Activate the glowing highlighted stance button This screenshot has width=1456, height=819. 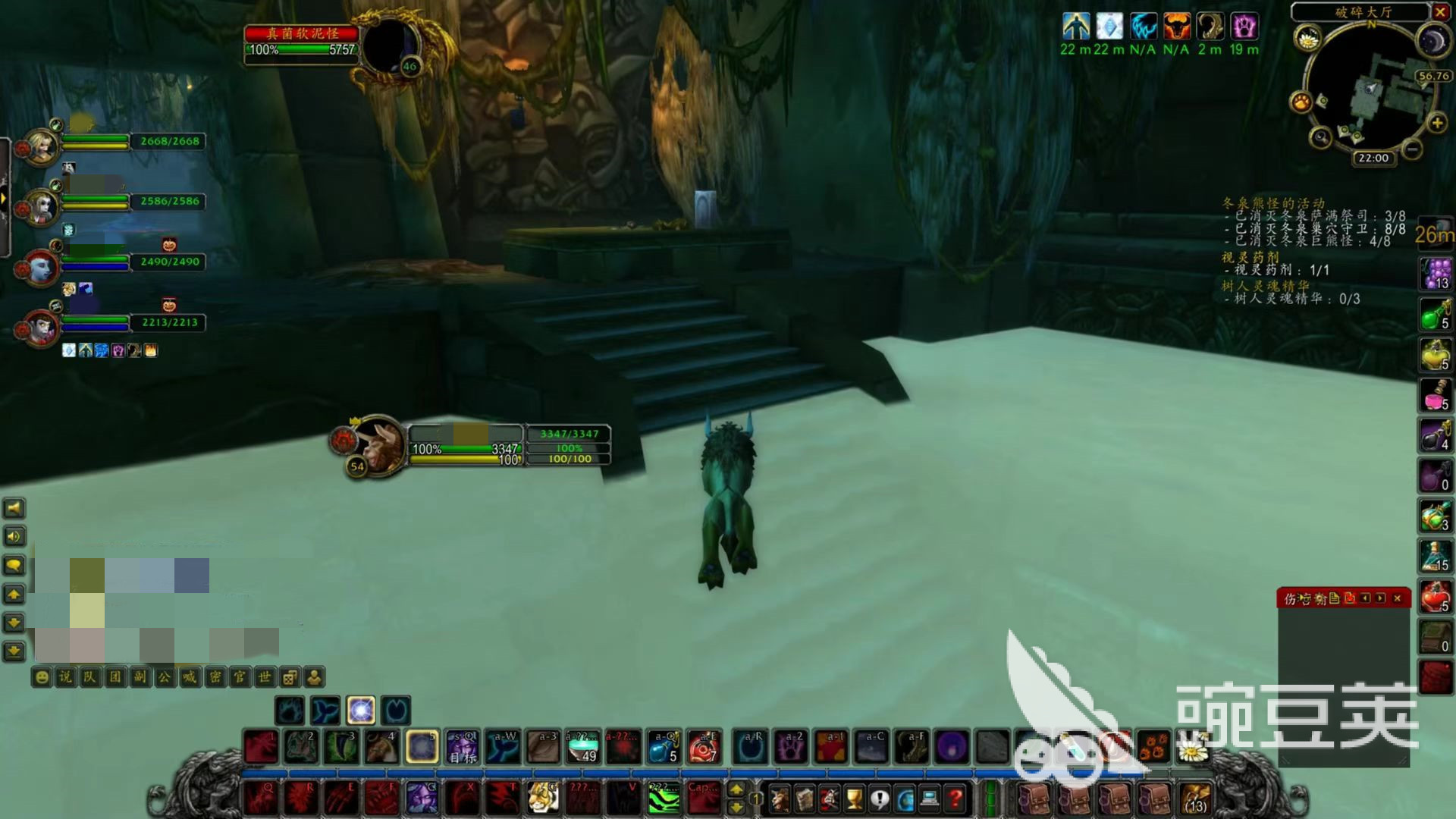tap(361, 711)
